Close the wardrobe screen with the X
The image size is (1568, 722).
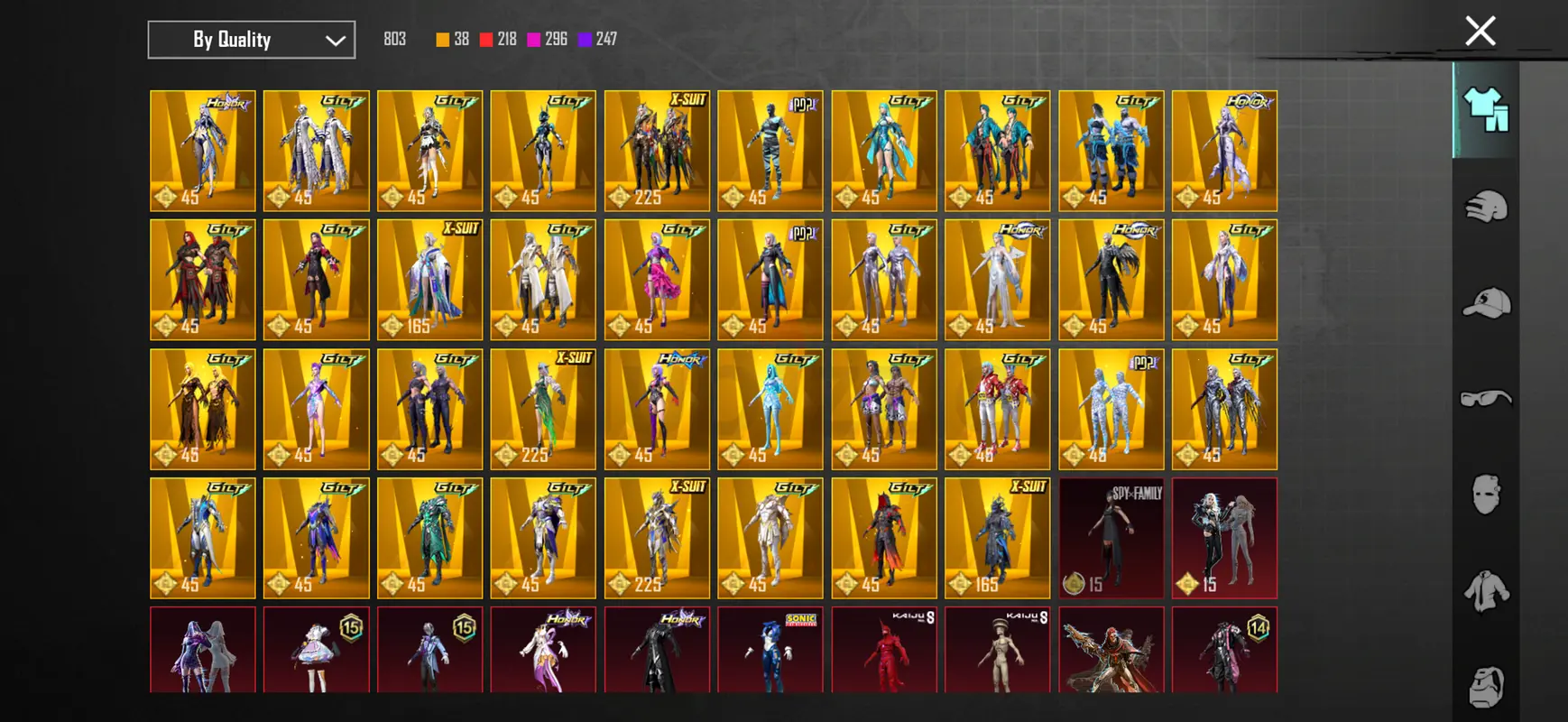point(1480,30)
